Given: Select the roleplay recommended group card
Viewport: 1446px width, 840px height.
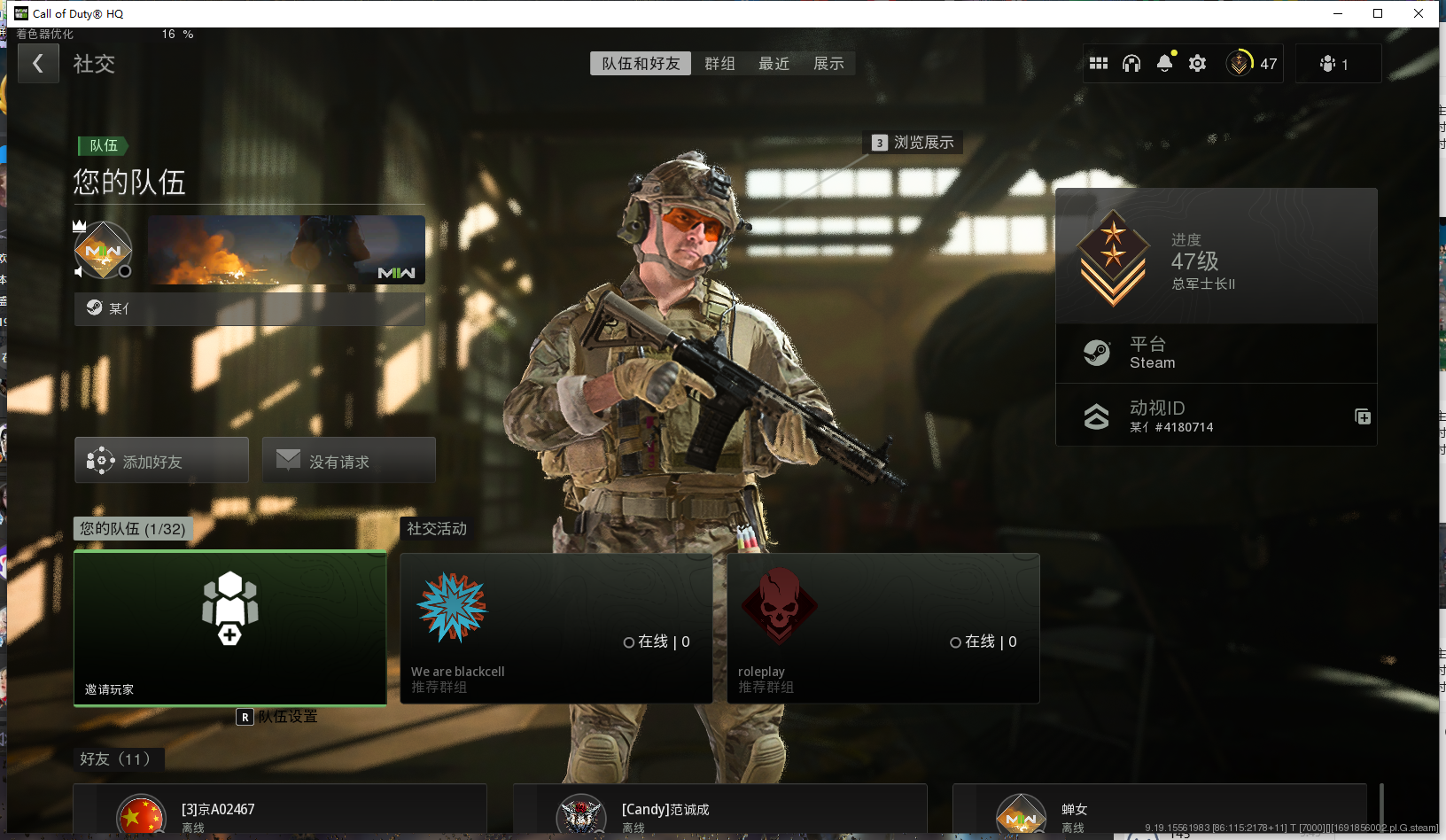Looking at the screenshot, I should click(882, 628).
